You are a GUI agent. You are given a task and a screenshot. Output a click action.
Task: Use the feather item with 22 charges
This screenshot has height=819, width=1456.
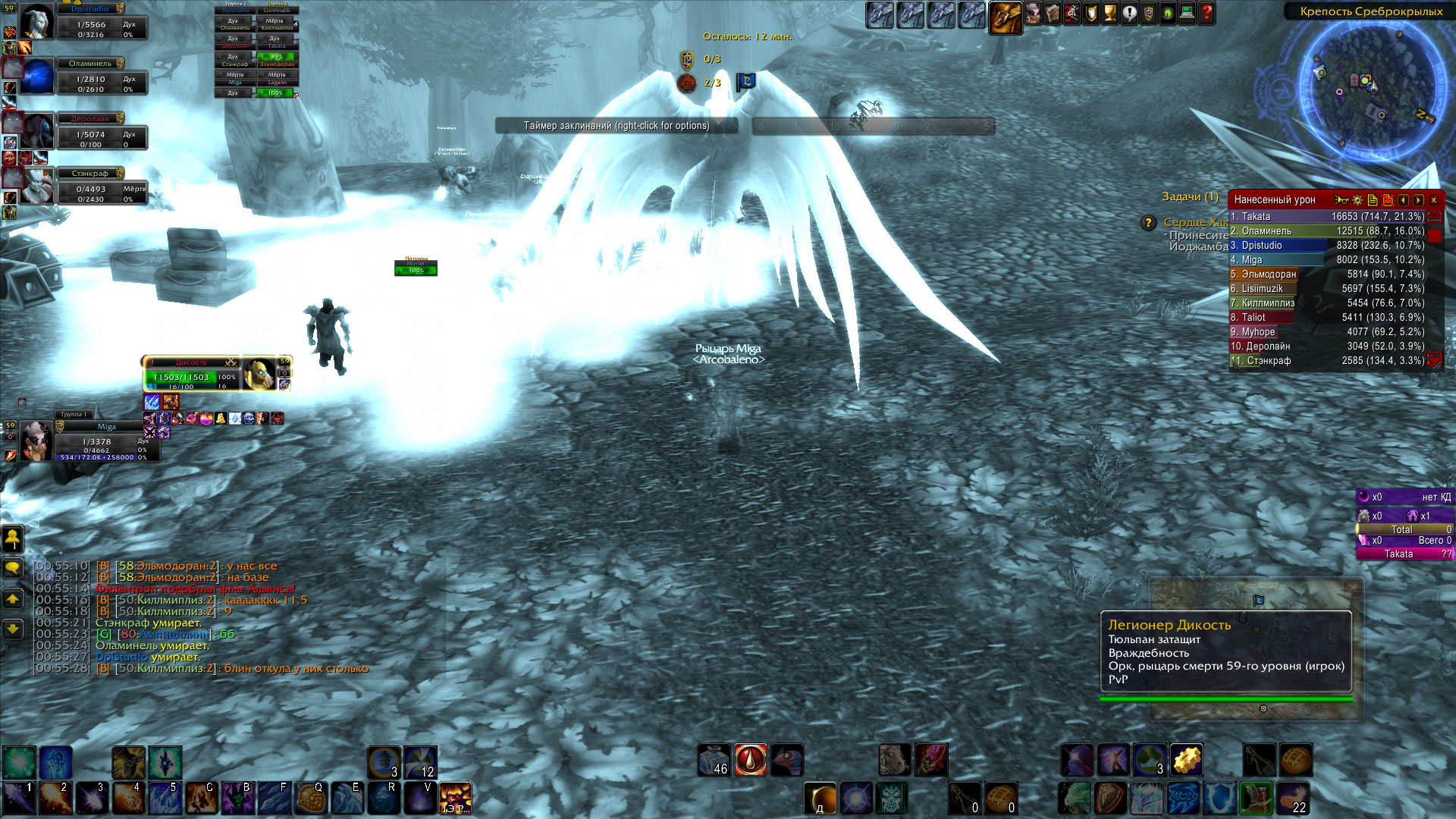coord(1294,799)
